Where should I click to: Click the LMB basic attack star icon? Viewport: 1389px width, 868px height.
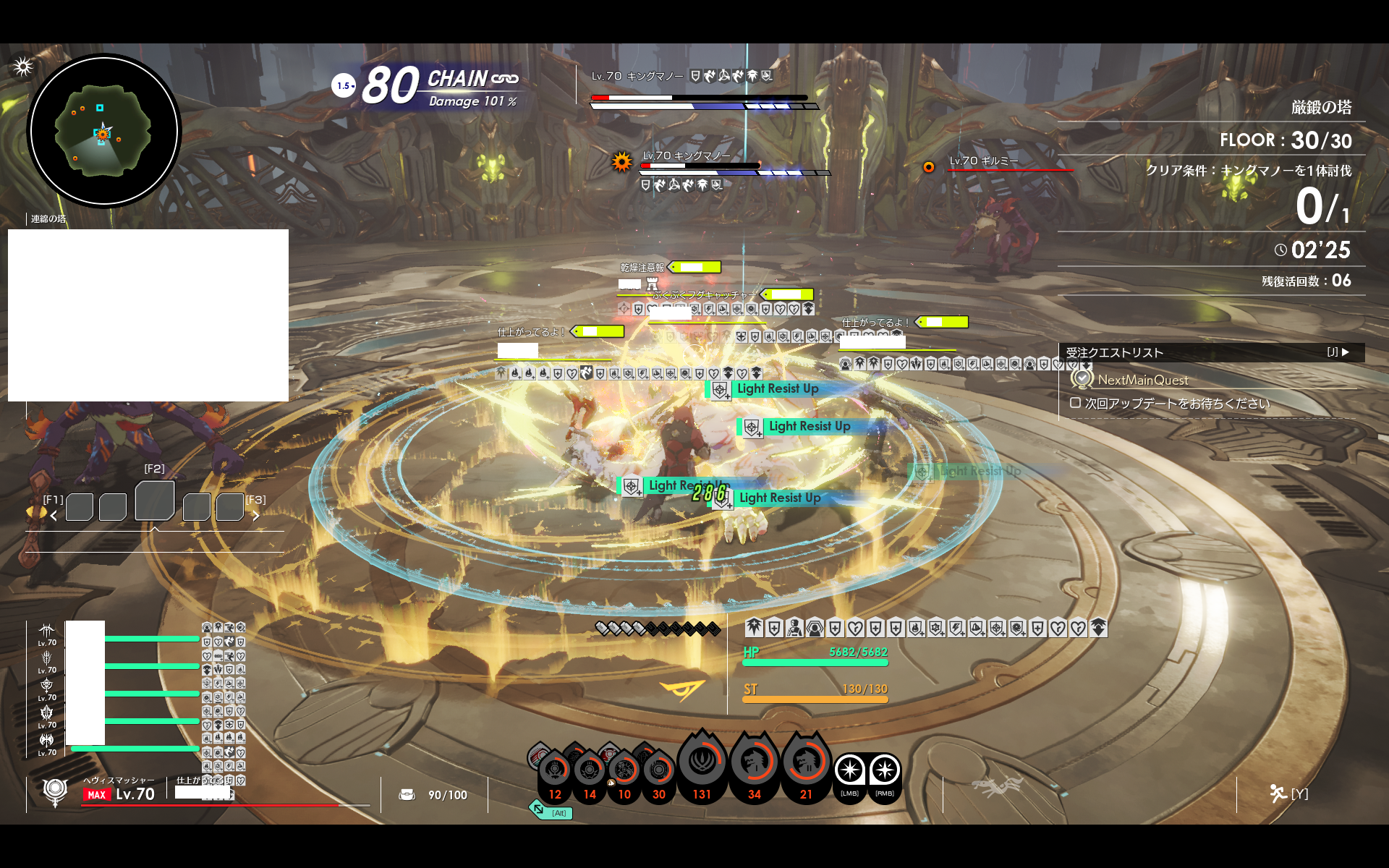pos(850,771)
